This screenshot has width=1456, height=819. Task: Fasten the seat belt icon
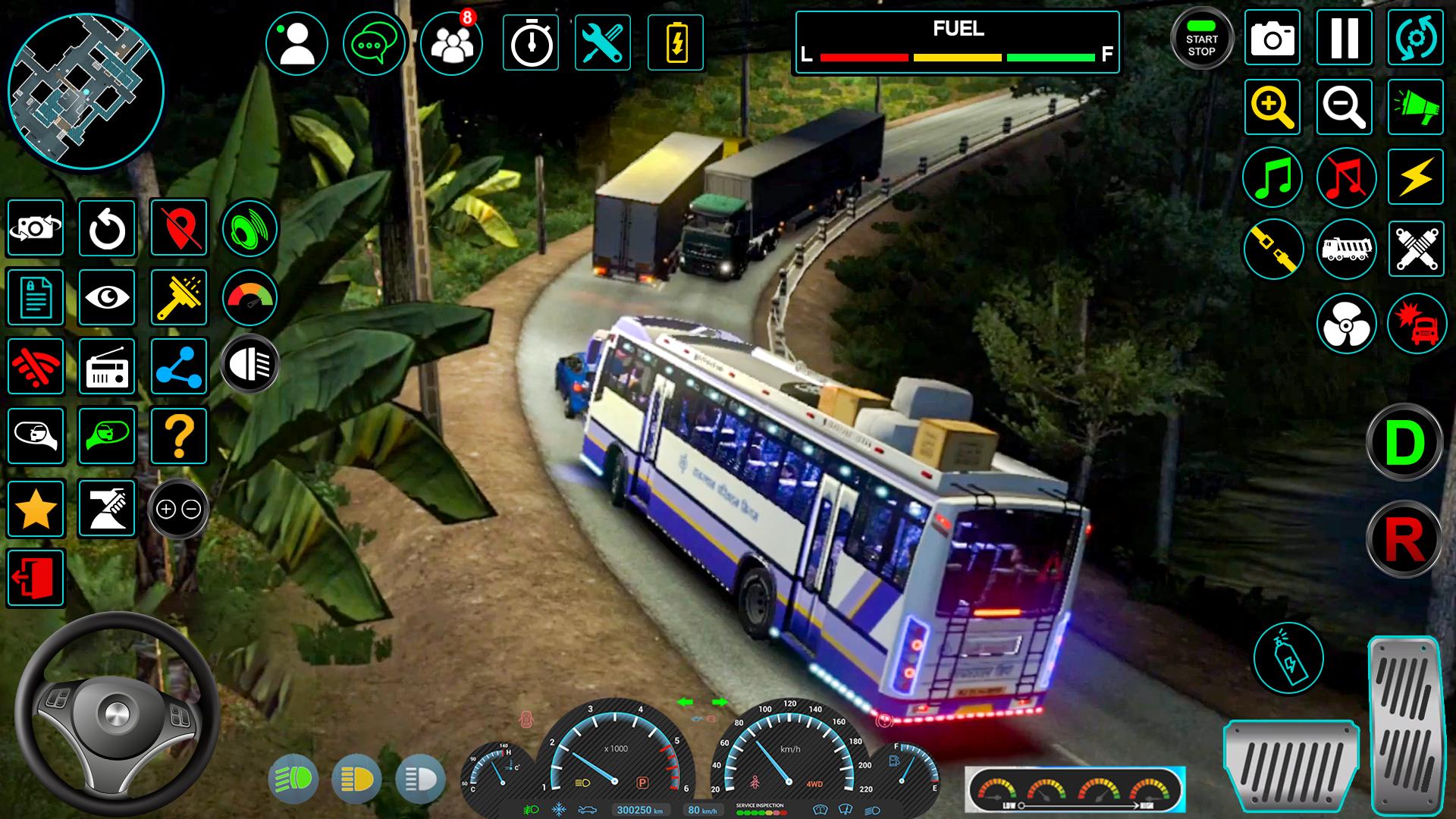tap(1272, 249)
